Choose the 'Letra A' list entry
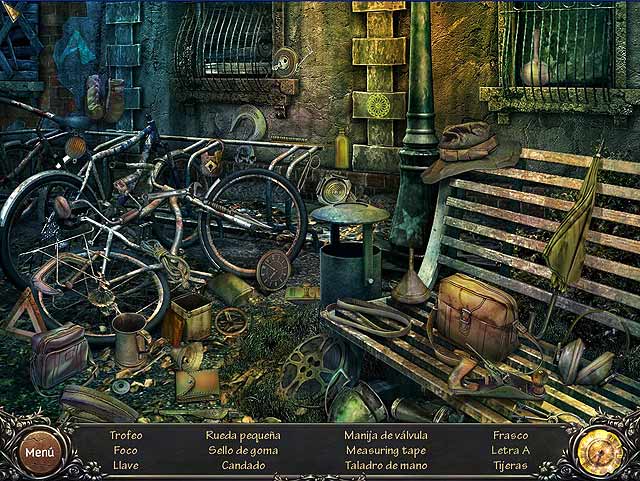640x481 pixels. [511, 450]
